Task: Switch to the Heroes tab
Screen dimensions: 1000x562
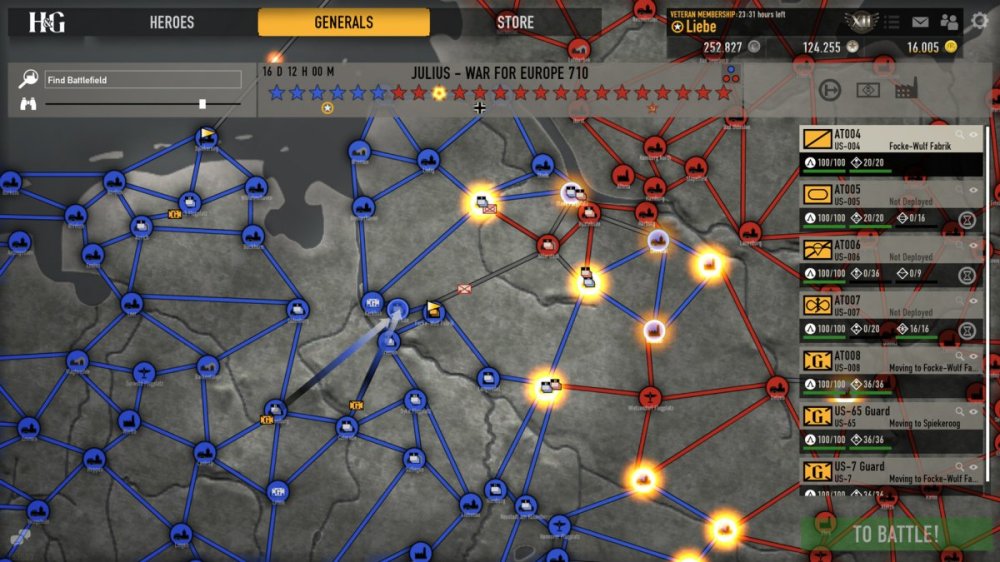Action: pos(172,22)
